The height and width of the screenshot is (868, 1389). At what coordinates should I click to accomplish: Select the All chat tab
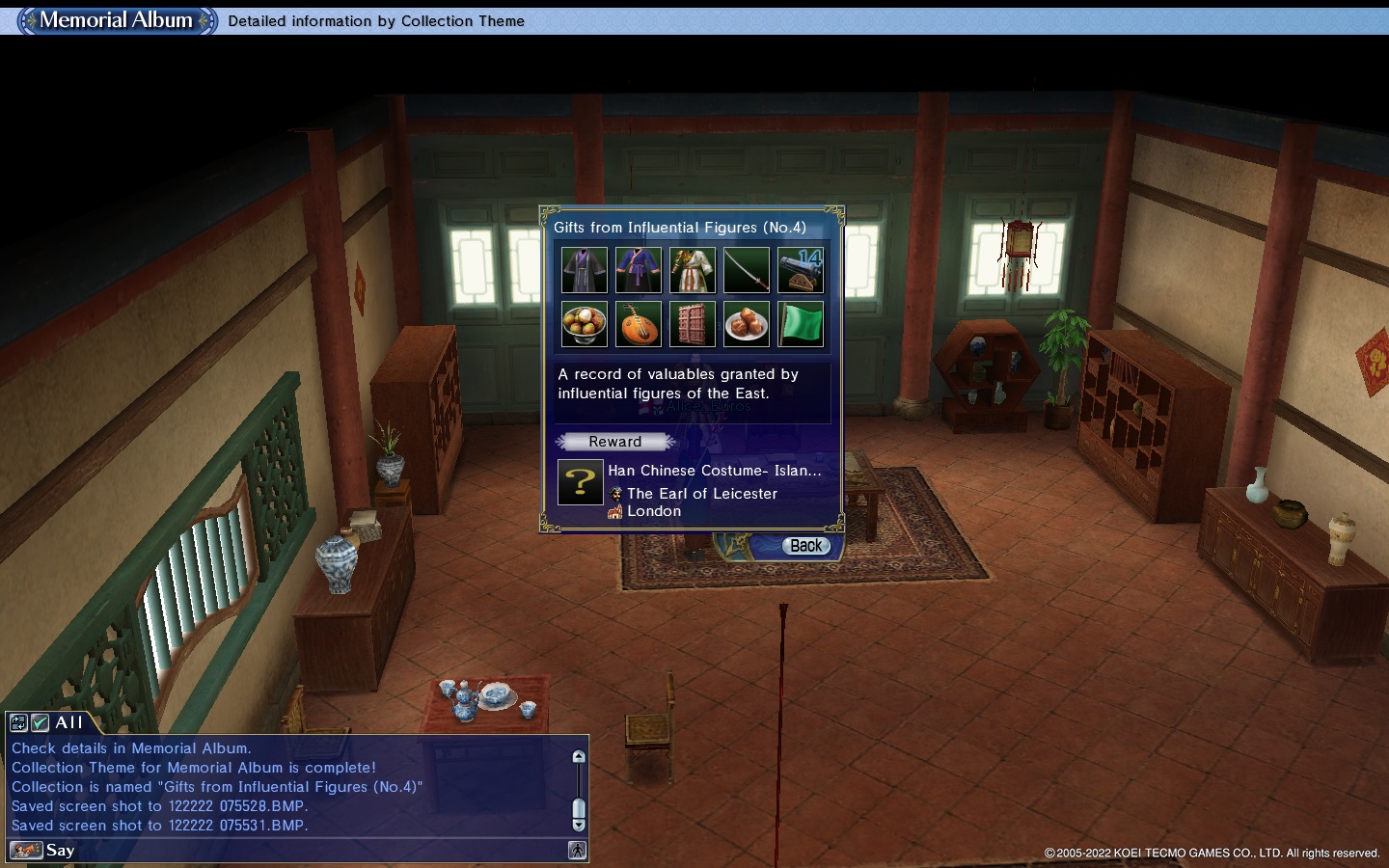pos(69,722)
